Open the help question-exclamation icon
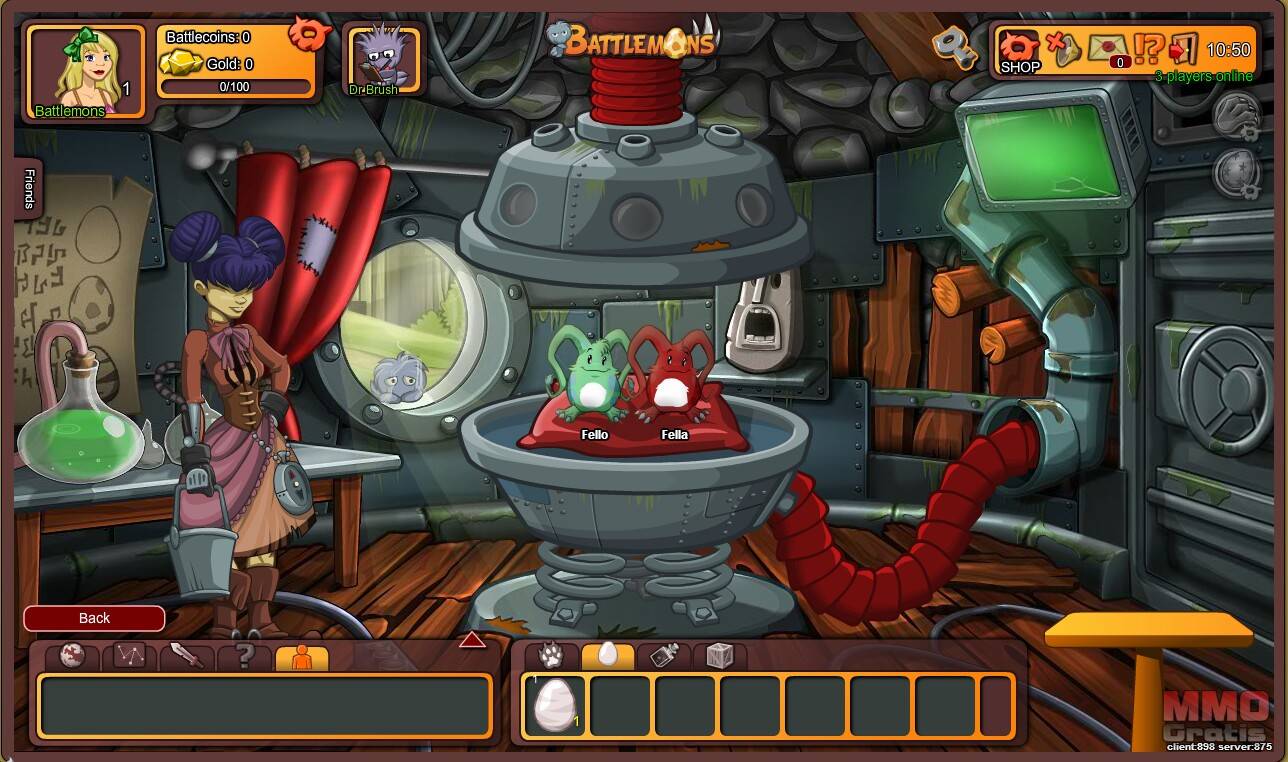Image resolution: width=1288 pixels, height=762 pixels. 1149,49
